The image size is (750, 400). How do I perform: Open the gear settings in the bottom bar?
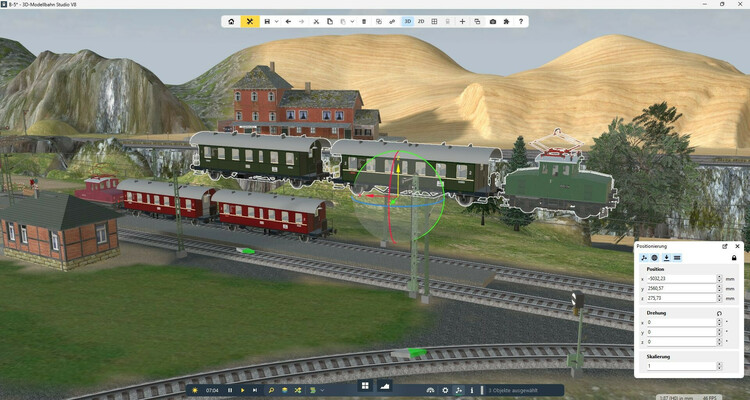click(x=445, y=389)
